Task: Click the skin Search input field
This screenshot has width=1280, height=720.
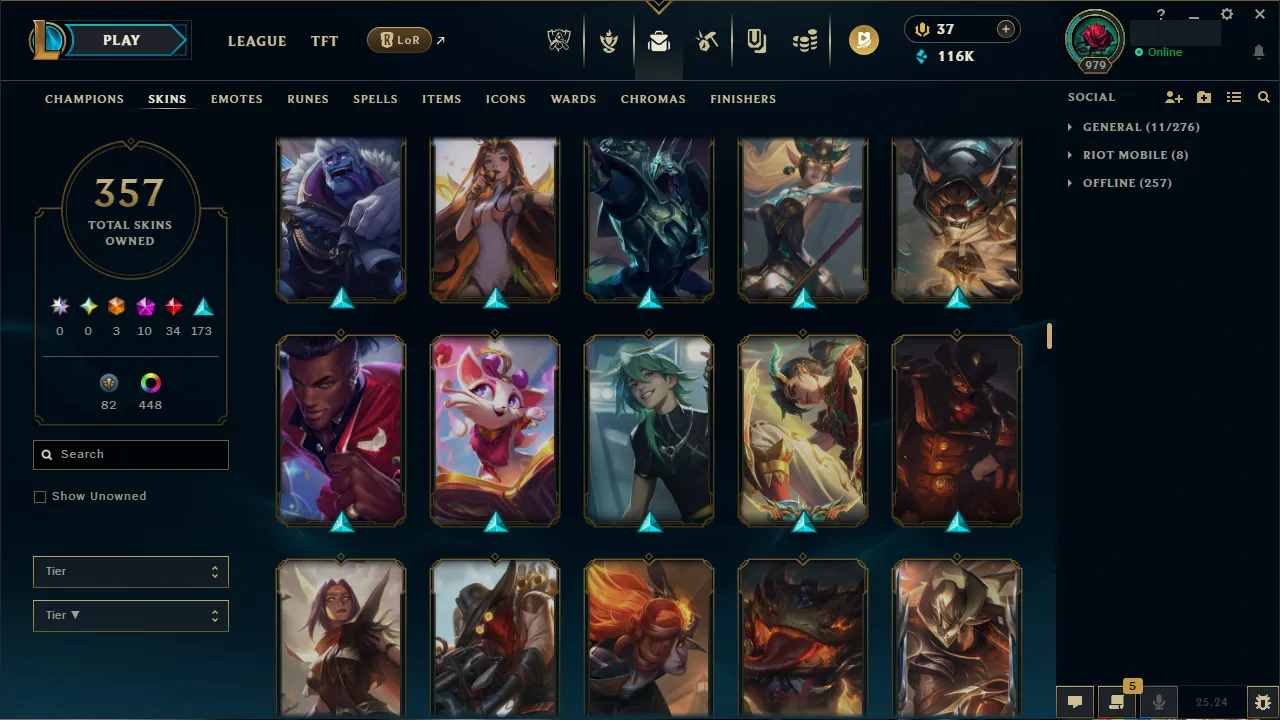Action: pos(130,454)
